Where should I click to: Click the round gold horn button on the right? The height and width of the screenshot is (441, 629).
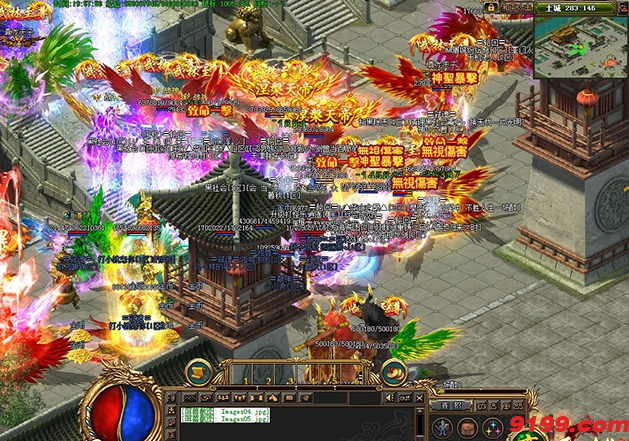point(397,374)
